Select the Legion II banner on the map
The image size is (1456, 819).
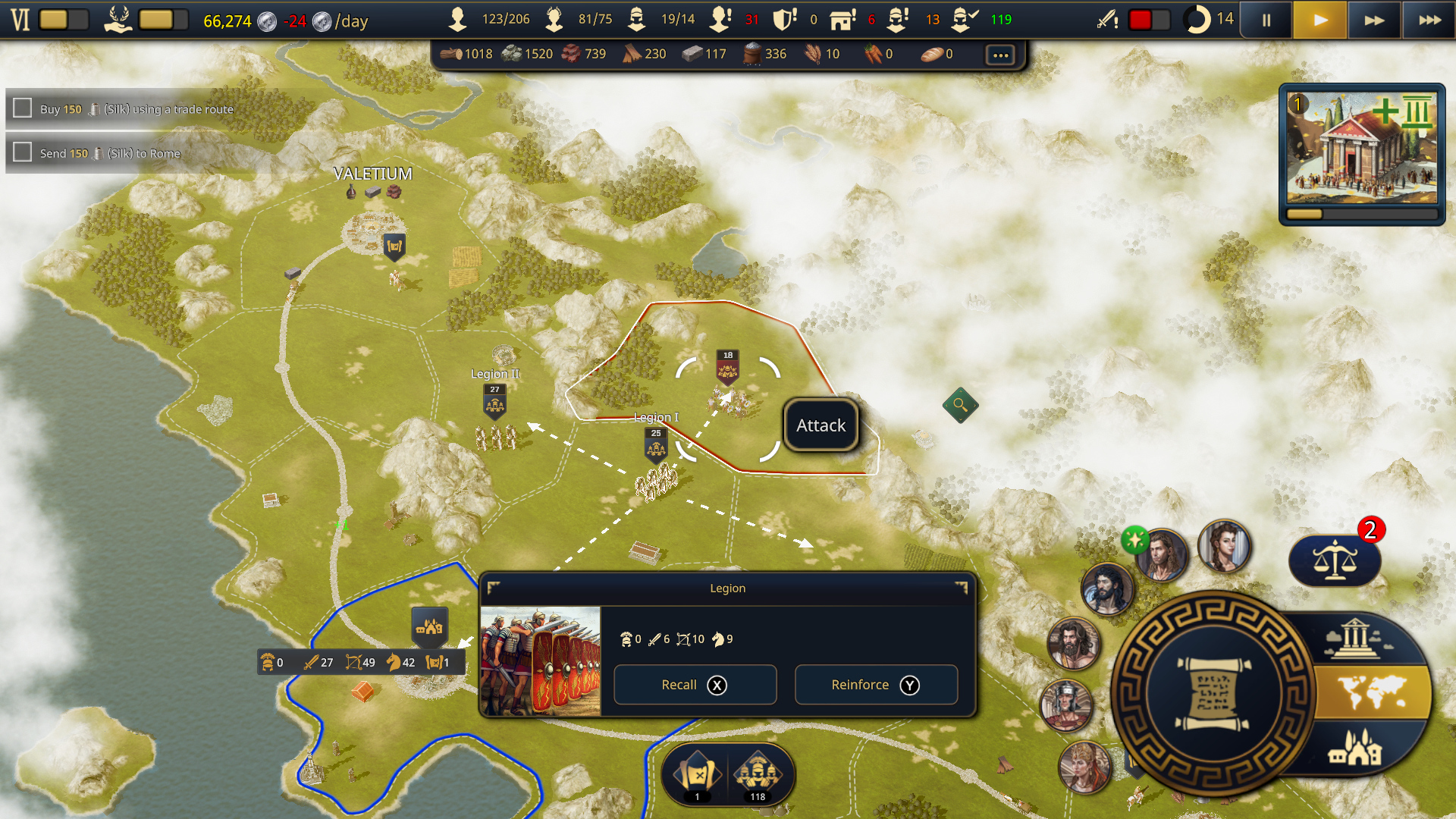[x=494, y=400]
